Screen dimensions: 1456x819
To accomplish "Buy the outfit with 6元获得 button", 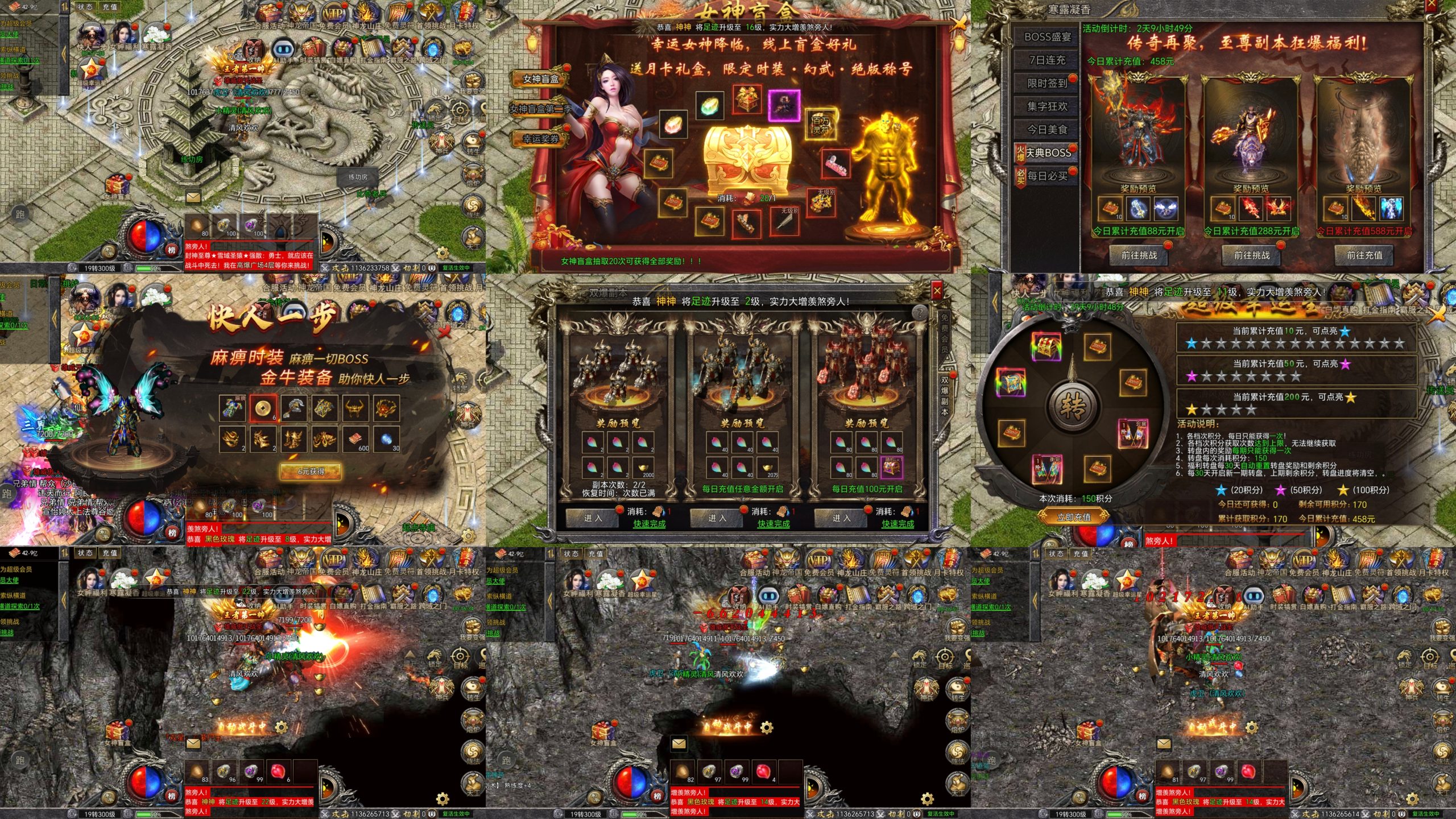I will click(x=311, y=471).
